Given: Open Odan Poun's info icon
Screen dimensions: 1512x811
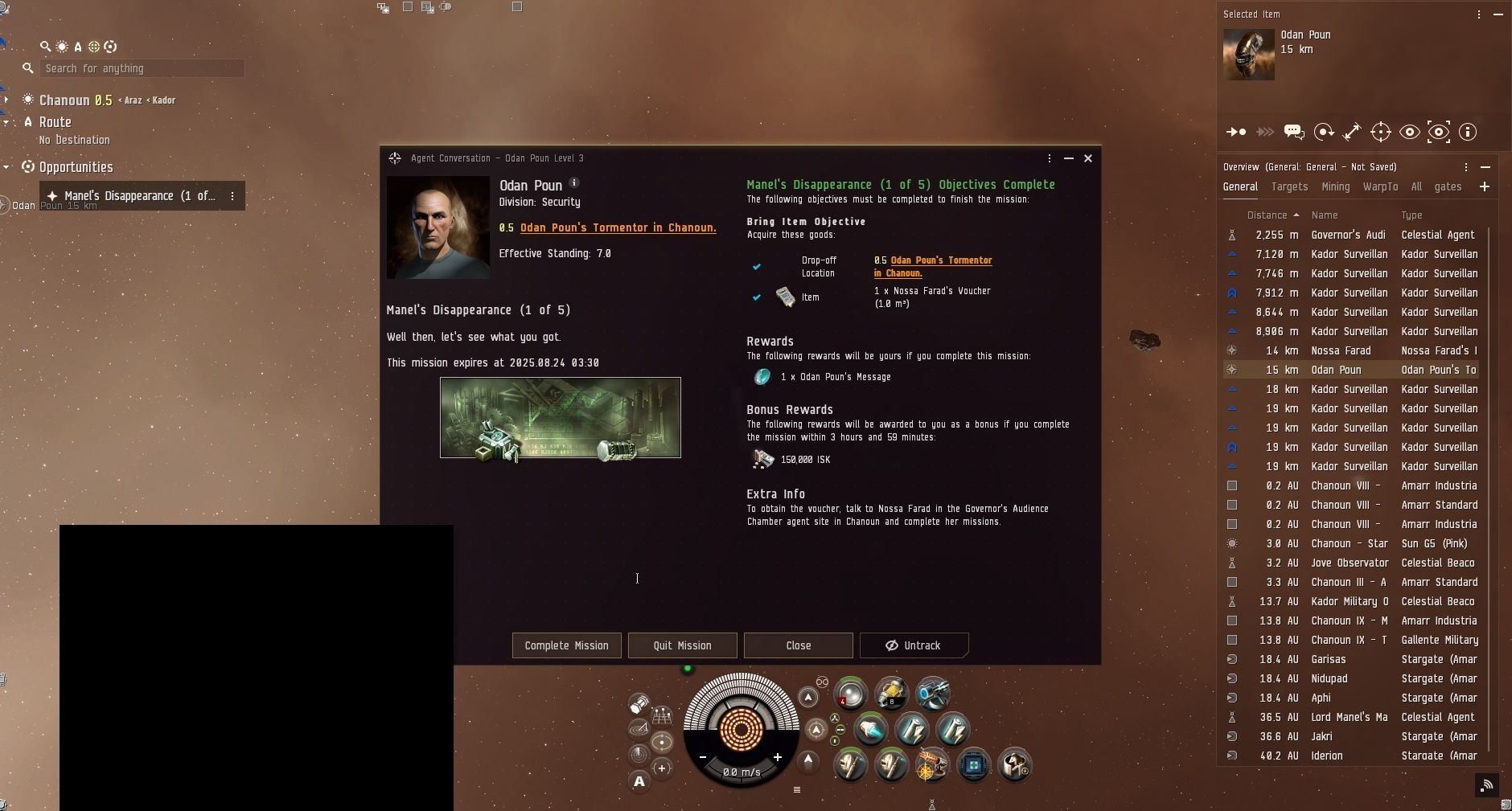Looking at the screenshot, I should coord(574,183).
